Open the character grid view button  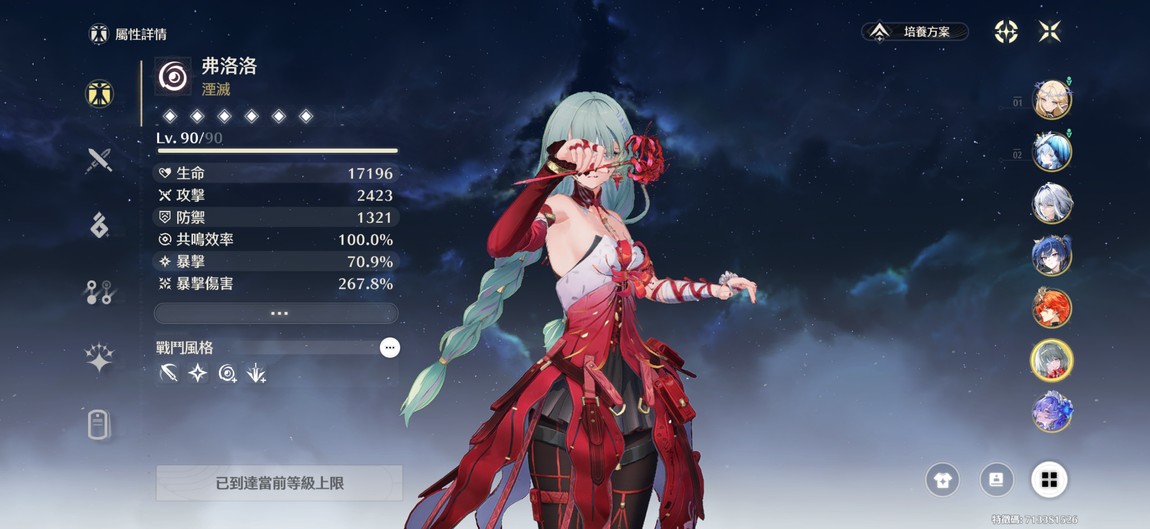tap(1049, 479)
